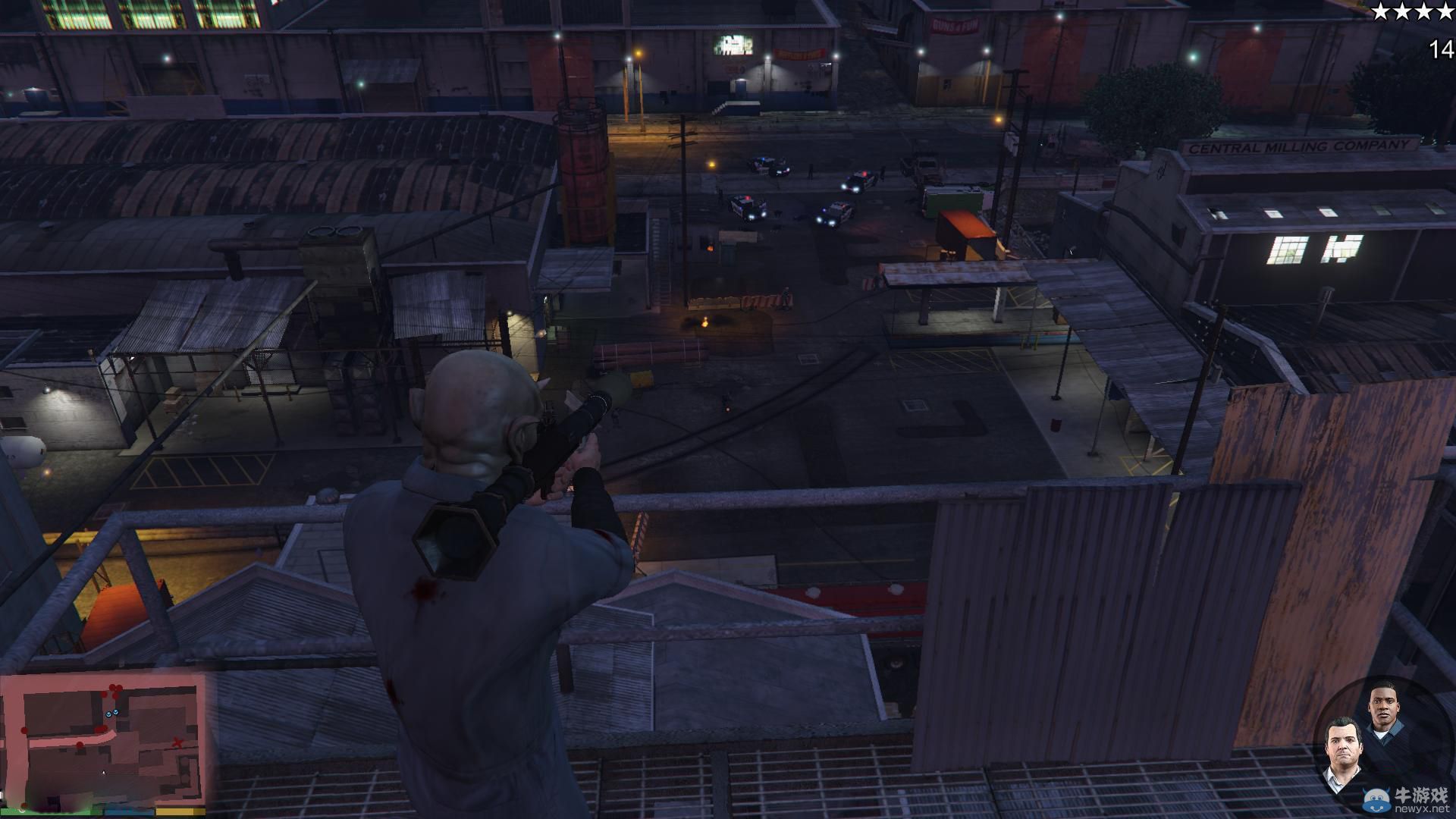Click the red X destination marker on minimap
1456x819 pixels.
coord(177,743)
